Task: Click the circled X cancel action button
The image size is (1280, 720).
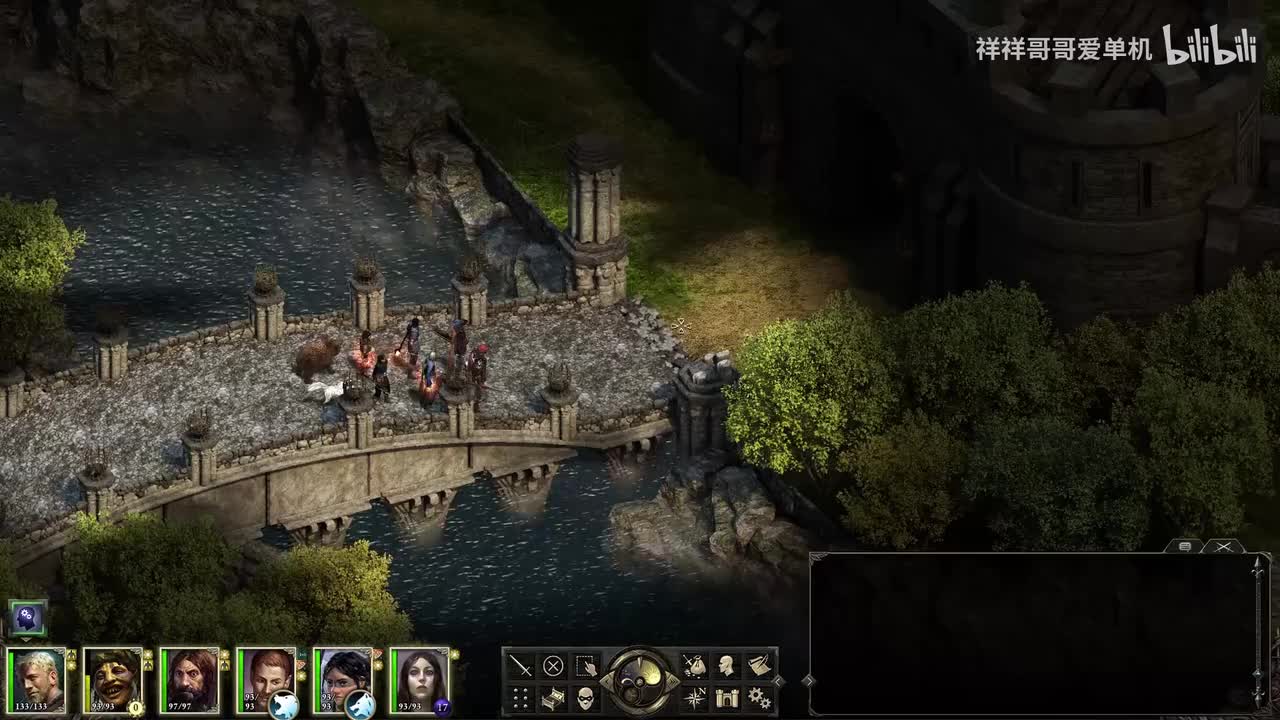Action: click(553, 666)
